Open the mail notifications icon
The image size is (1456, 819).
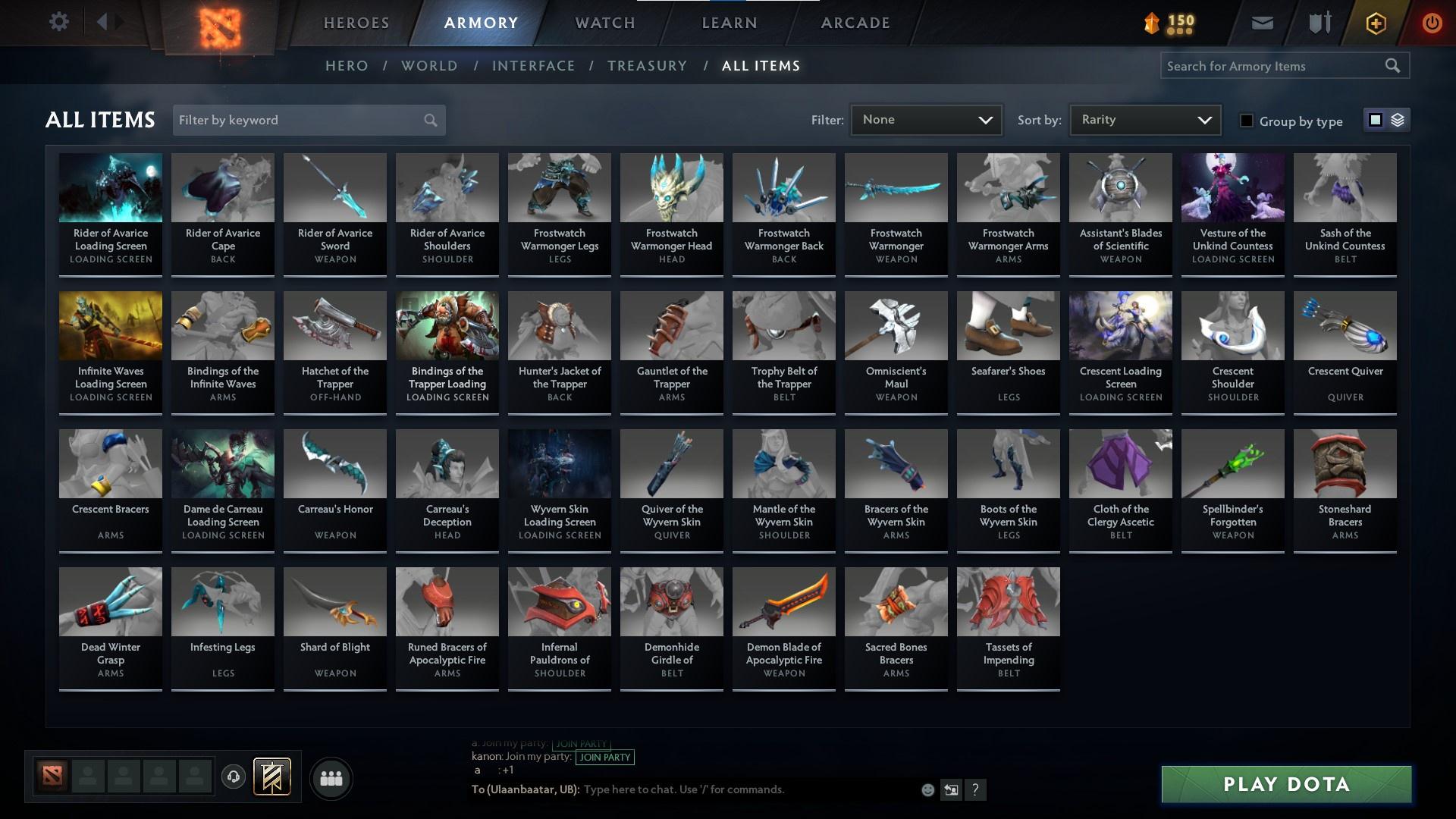(x=1261, y=22)
